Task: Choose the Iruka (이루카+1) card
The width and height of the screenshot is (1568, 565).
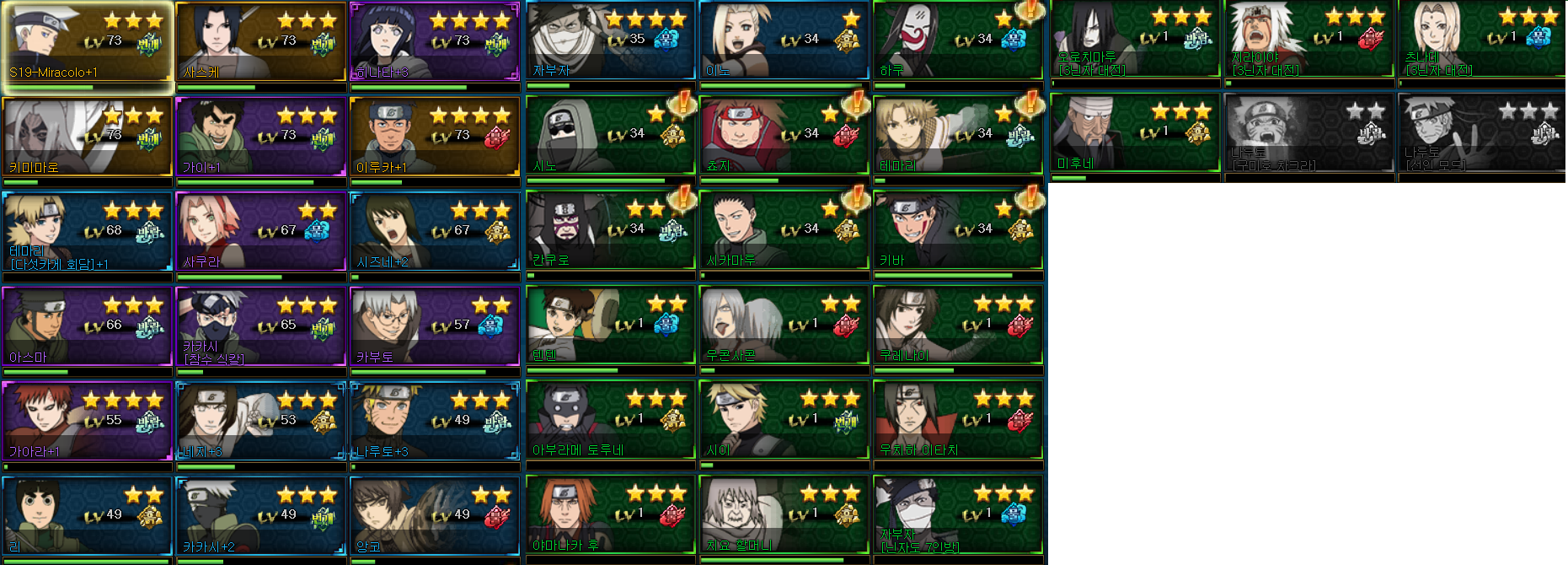Action: coord(435,137)
